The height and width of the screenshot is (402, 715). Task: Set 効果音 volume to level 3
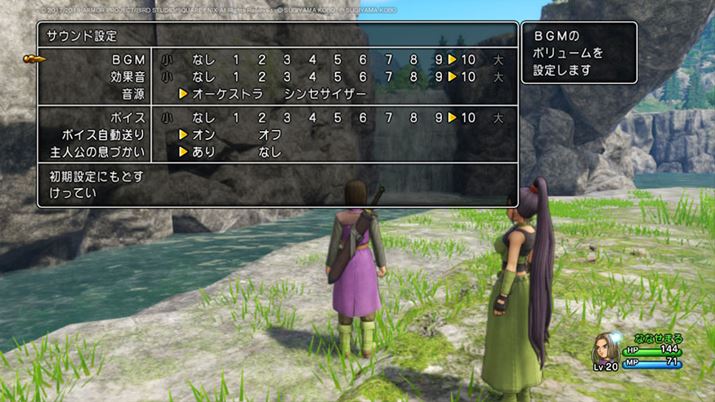tap(286, 77)
